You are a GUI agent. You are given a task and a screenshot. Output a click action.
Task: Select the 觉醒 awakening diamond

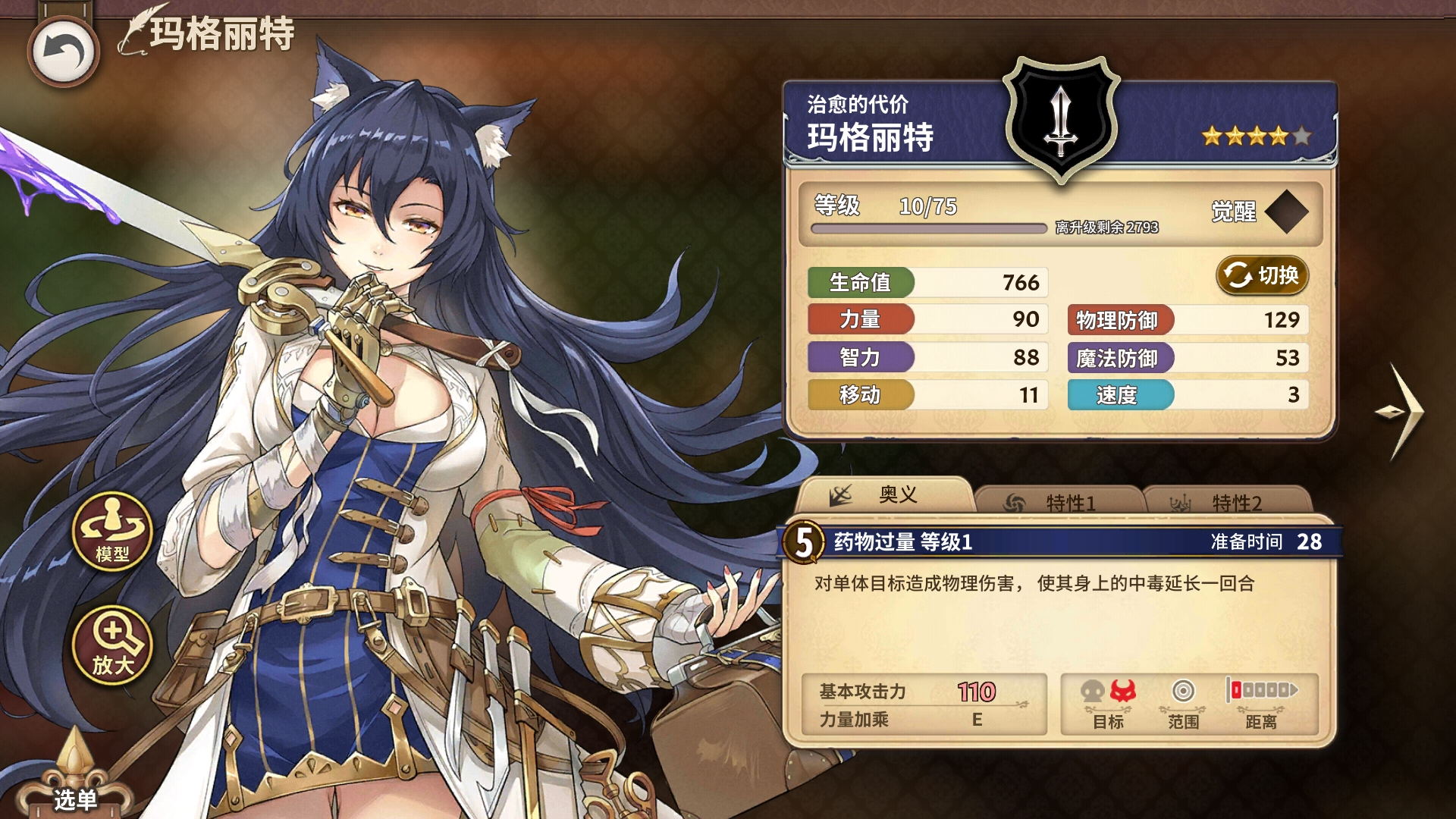pyautogui.click(x=1286, y=212)
